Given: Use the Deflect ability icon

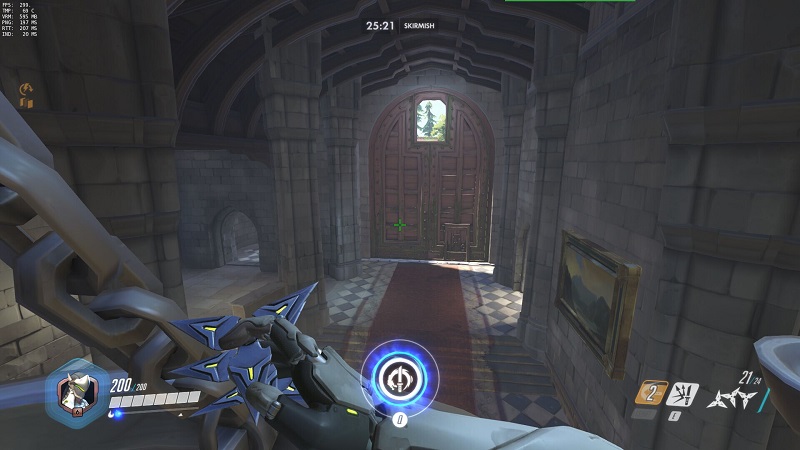Looking at the screenshot, I should click(x=685, y=393).
